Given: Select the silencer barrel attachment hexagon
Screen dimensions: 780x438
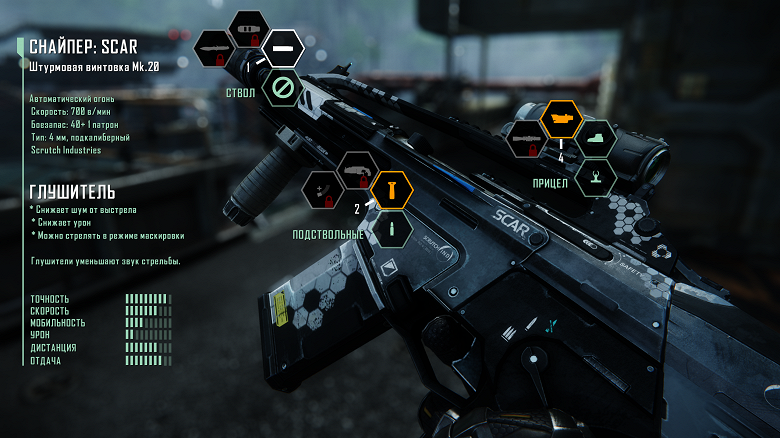Looking at the screenshot, I should [284, 48].
